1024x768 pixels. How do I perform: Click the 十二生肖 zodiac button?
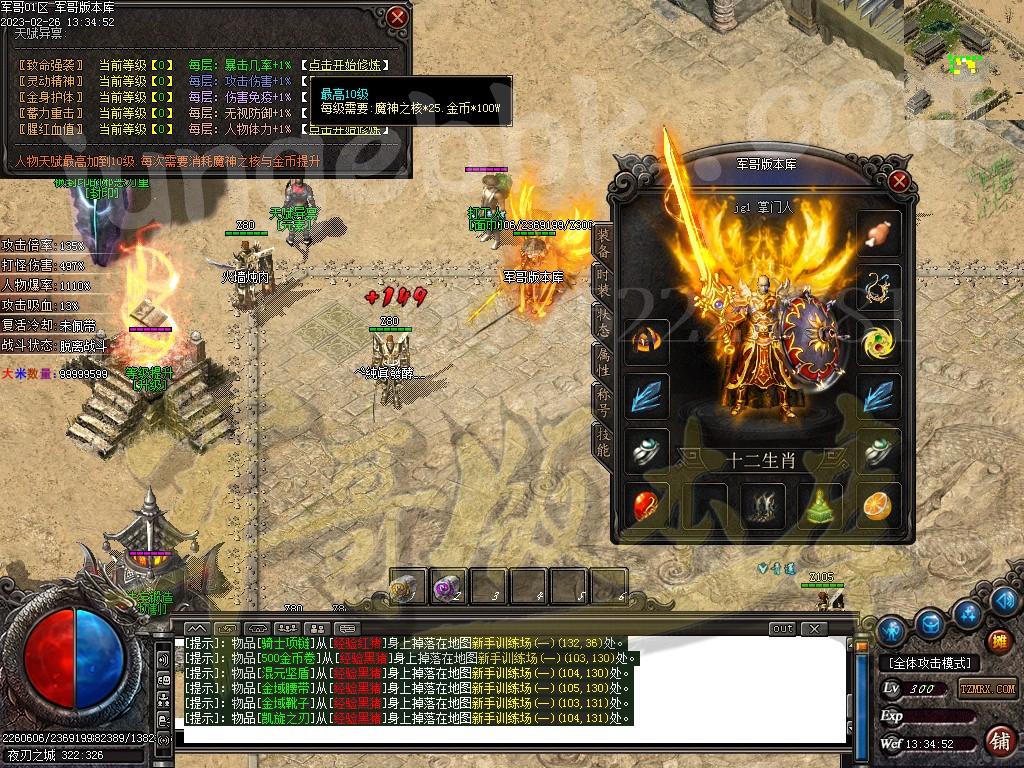pos(761,459)
